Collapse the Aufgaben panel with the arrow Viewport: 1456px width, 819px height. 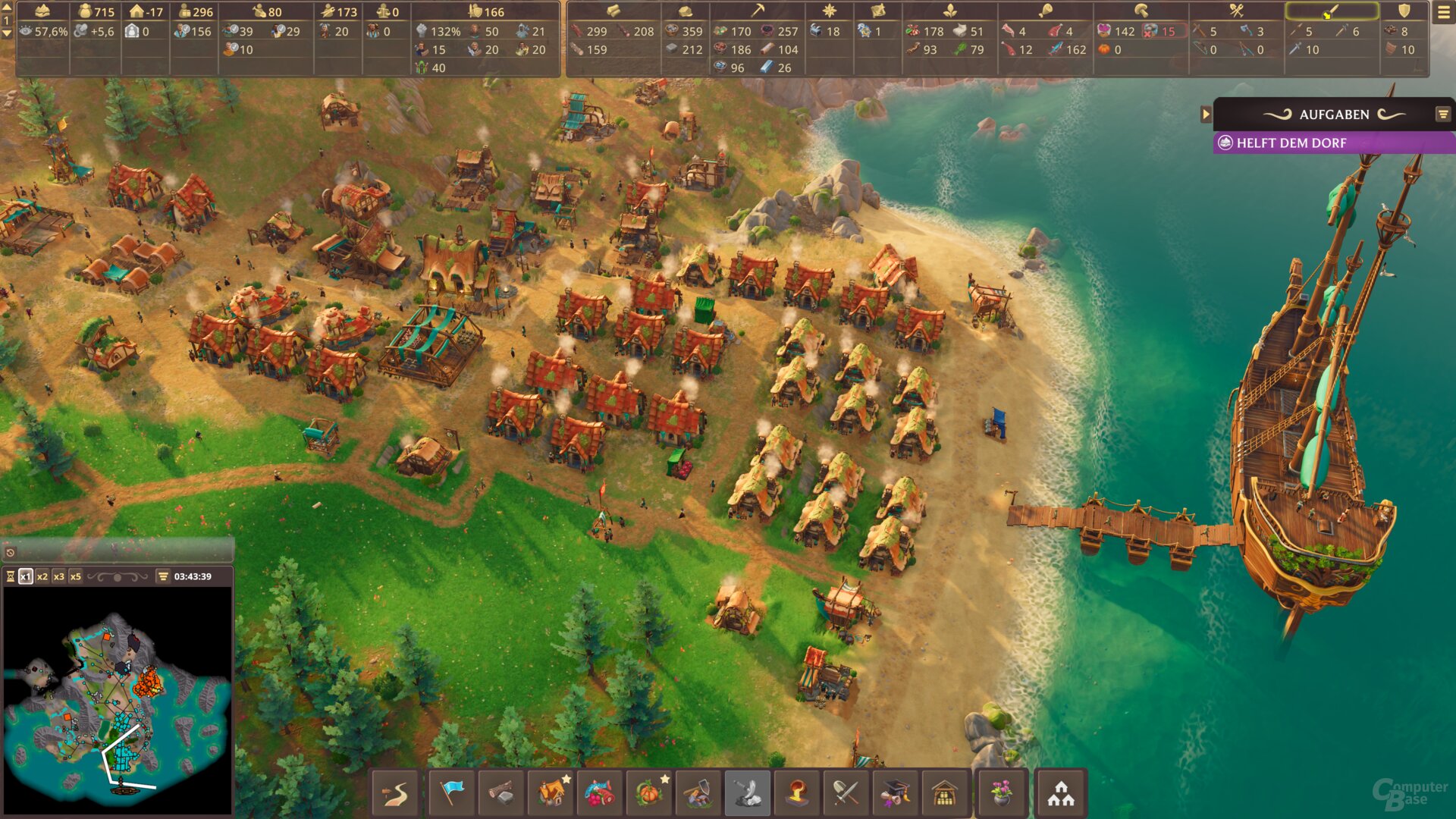(1206, 115)
